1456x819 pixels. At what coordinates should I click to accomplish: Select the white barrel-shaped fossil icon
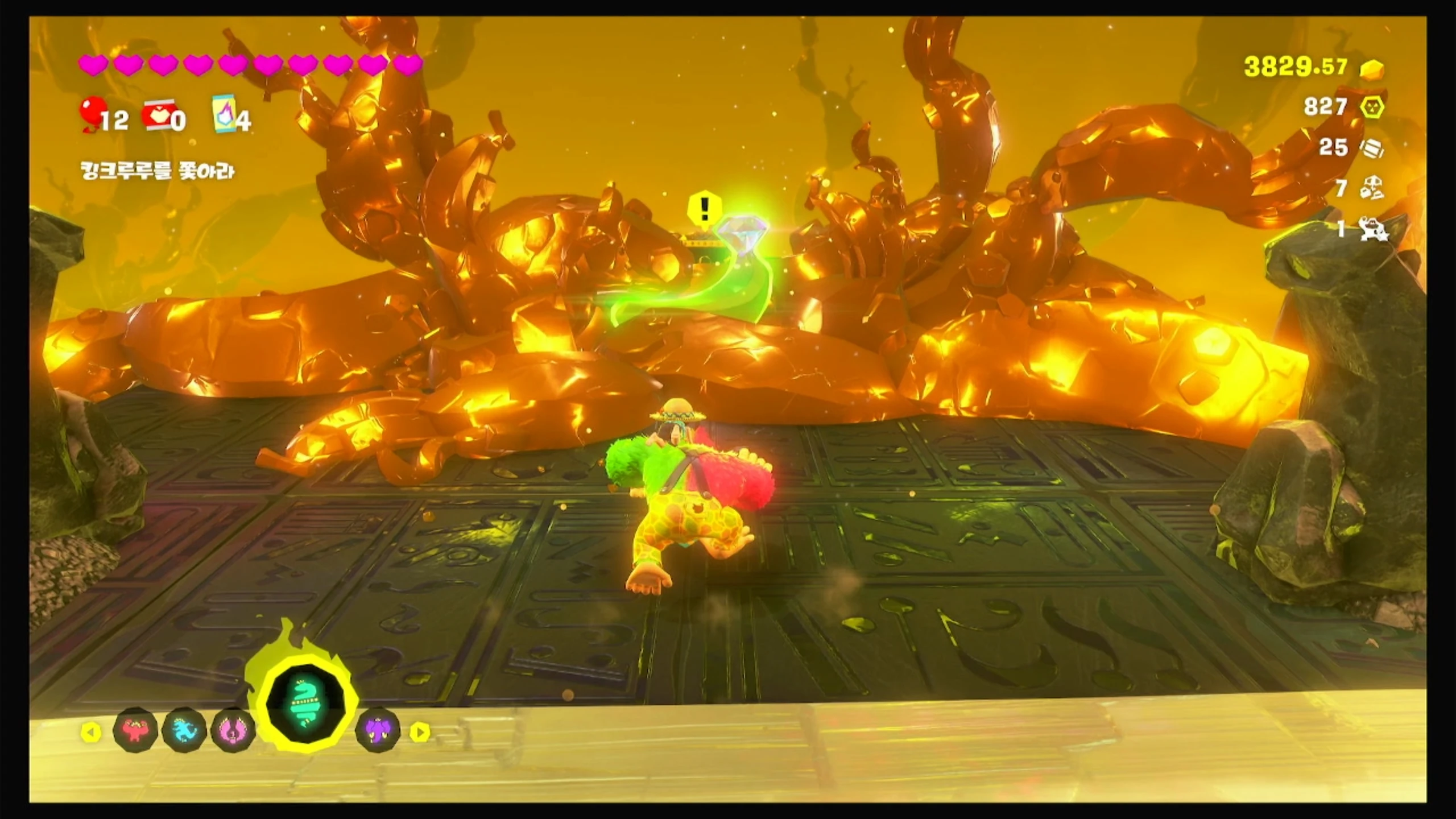point(1372,148)
